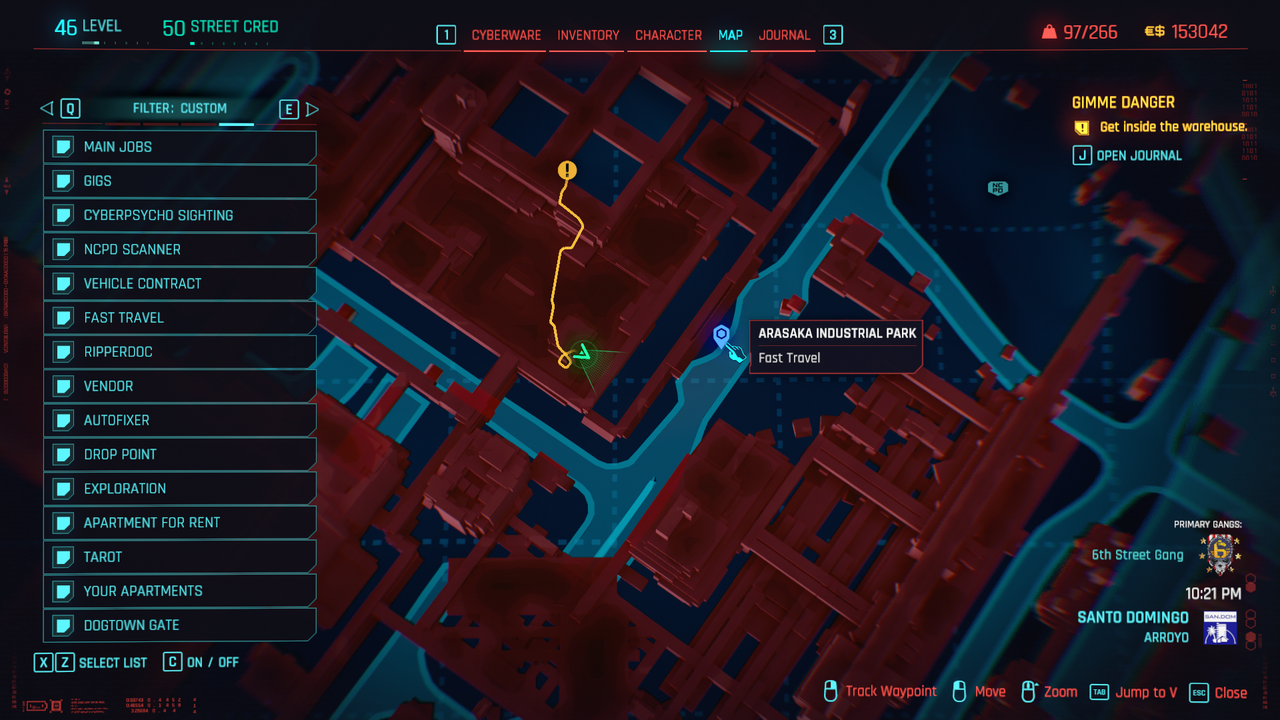Toggle the Autofixer filter
The height and width of the screenshot is (720, 1280).
(x=180, y=420)
